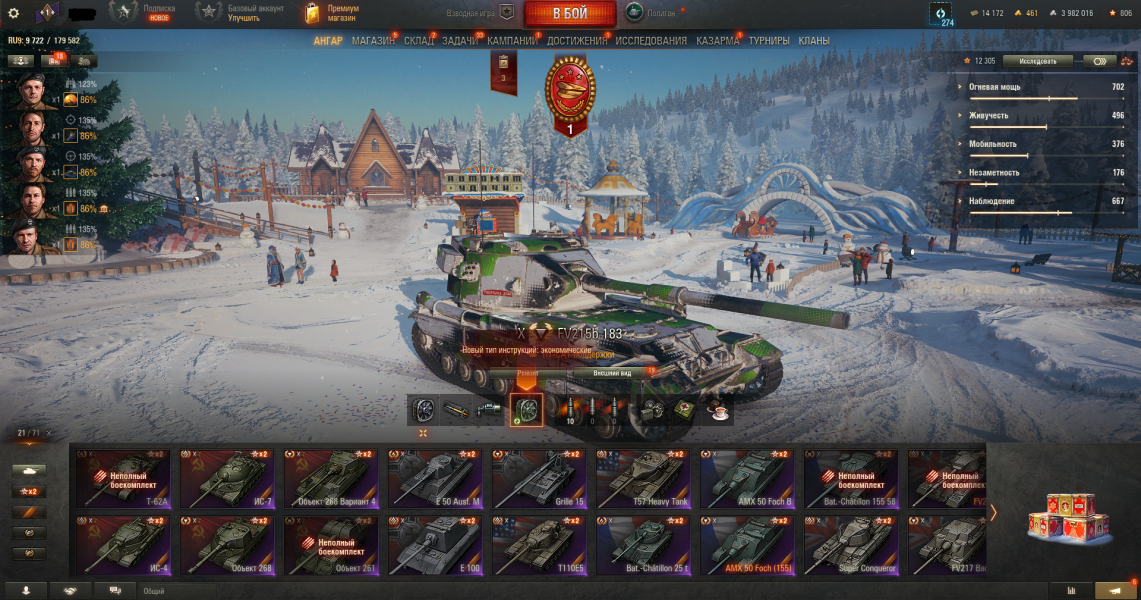The image size is (1141, 600).
Task: Open the СКЛАД tab
Action: (419, 41)
